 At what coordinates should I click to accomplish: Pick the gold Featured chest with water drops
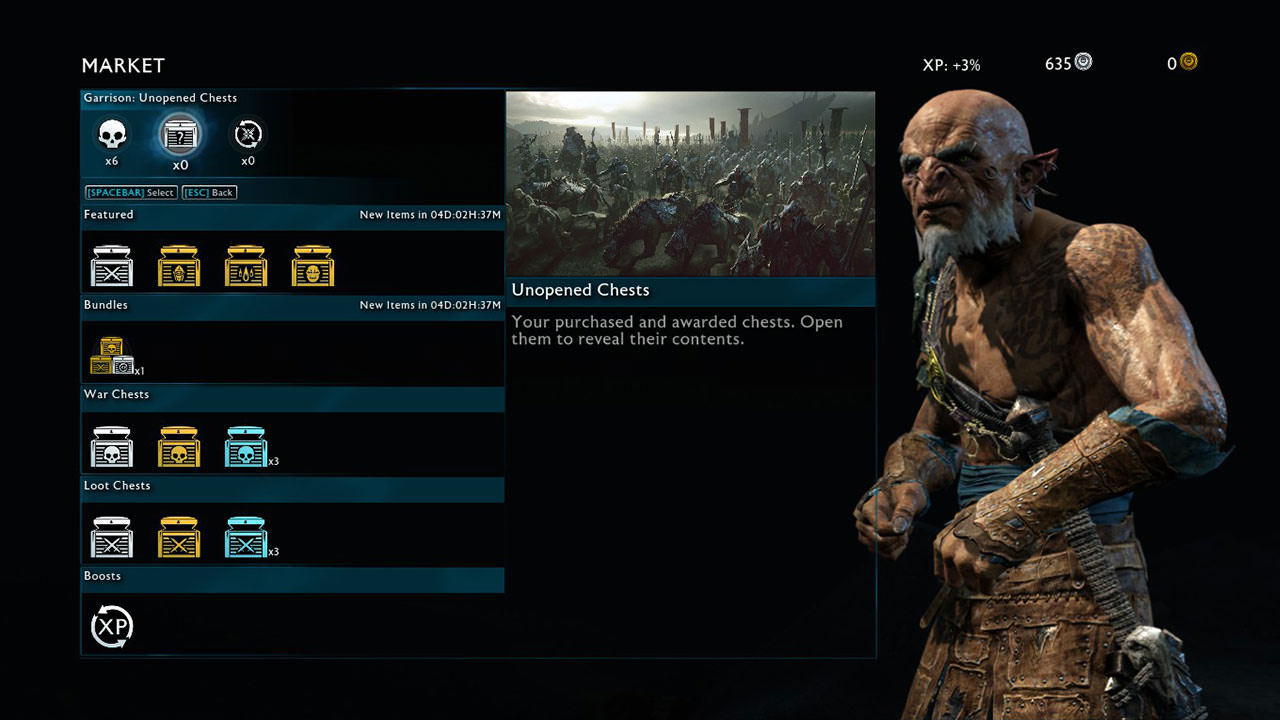coord(246,266)
